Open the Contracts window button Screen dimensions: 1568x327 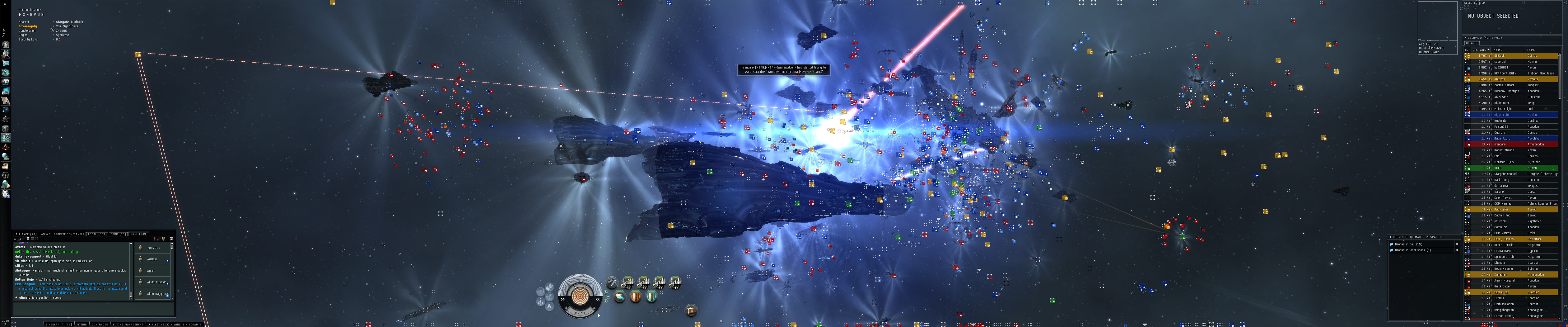(99, 325)
